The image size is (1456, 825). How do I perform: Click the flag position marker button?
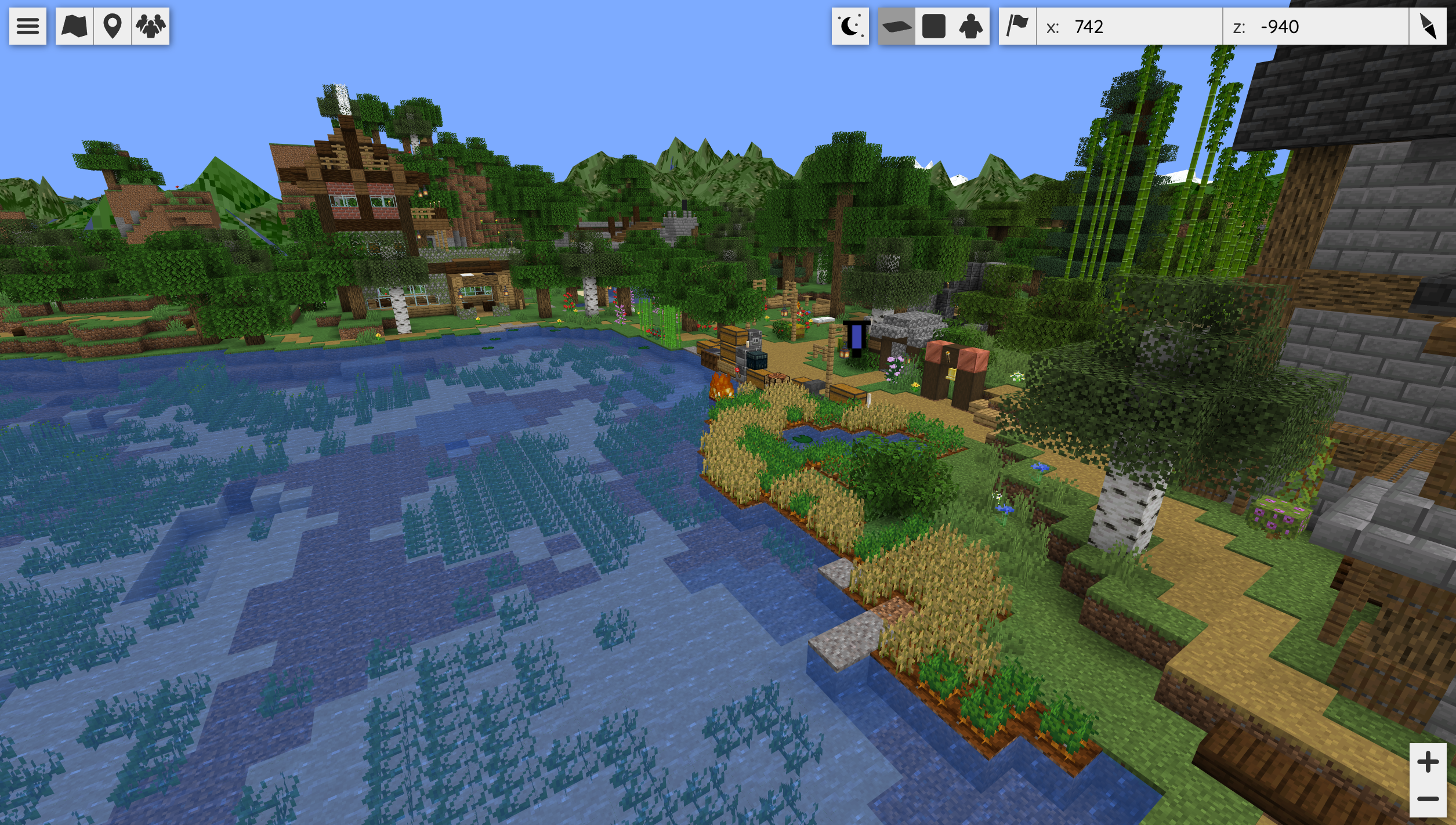click(x=1017, y=26)
